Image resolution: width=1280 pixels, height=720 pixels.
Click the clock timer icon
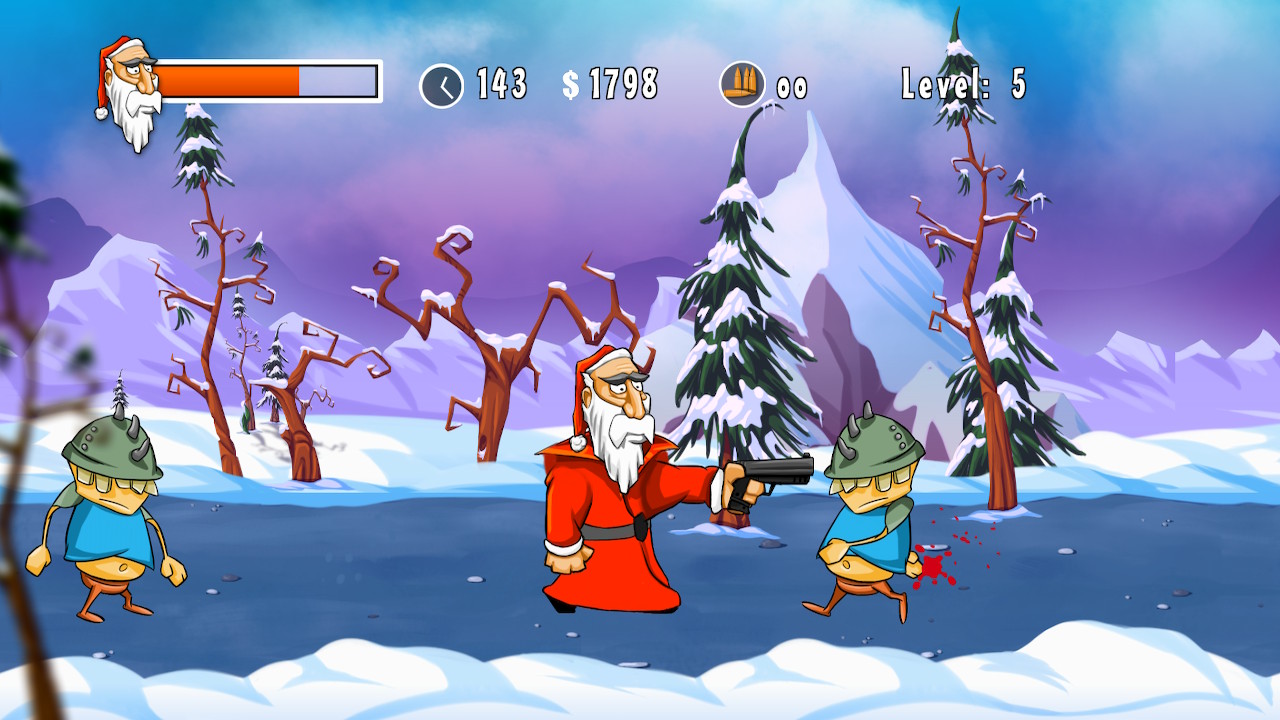pyautogui.click(x=441, y=85)
